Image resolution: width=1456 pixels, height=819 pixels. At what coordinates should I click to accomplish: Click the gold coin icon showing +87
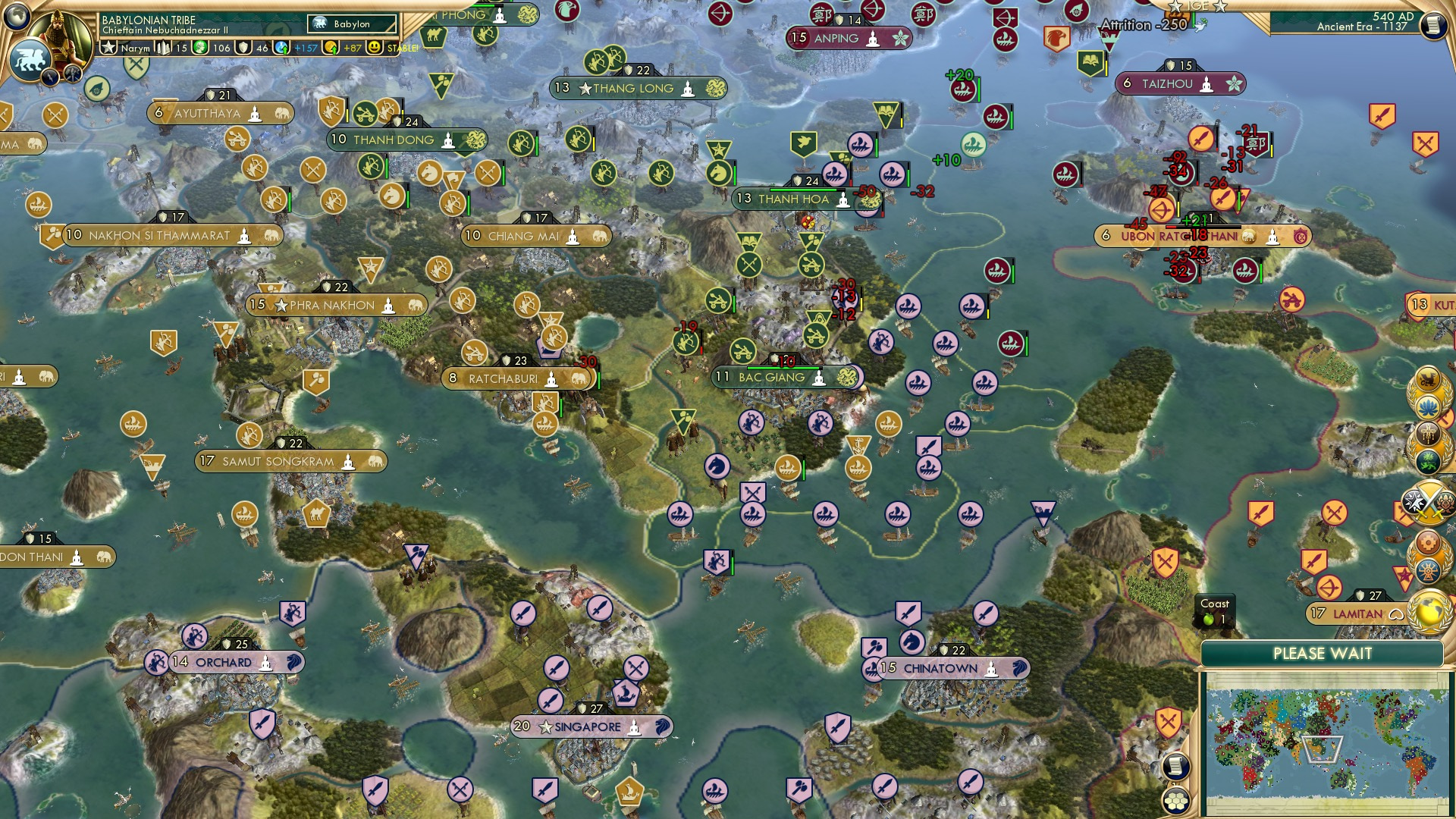coord(329,47)
